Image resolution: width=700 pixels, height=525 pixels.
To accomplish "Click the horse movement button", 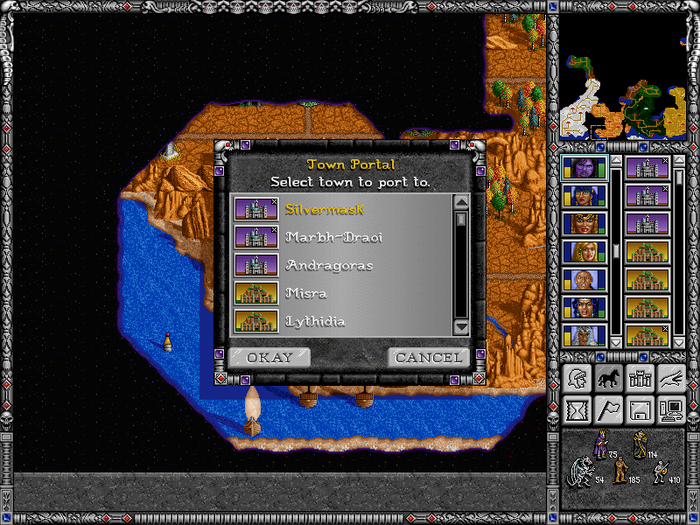I will click(608, 378).
